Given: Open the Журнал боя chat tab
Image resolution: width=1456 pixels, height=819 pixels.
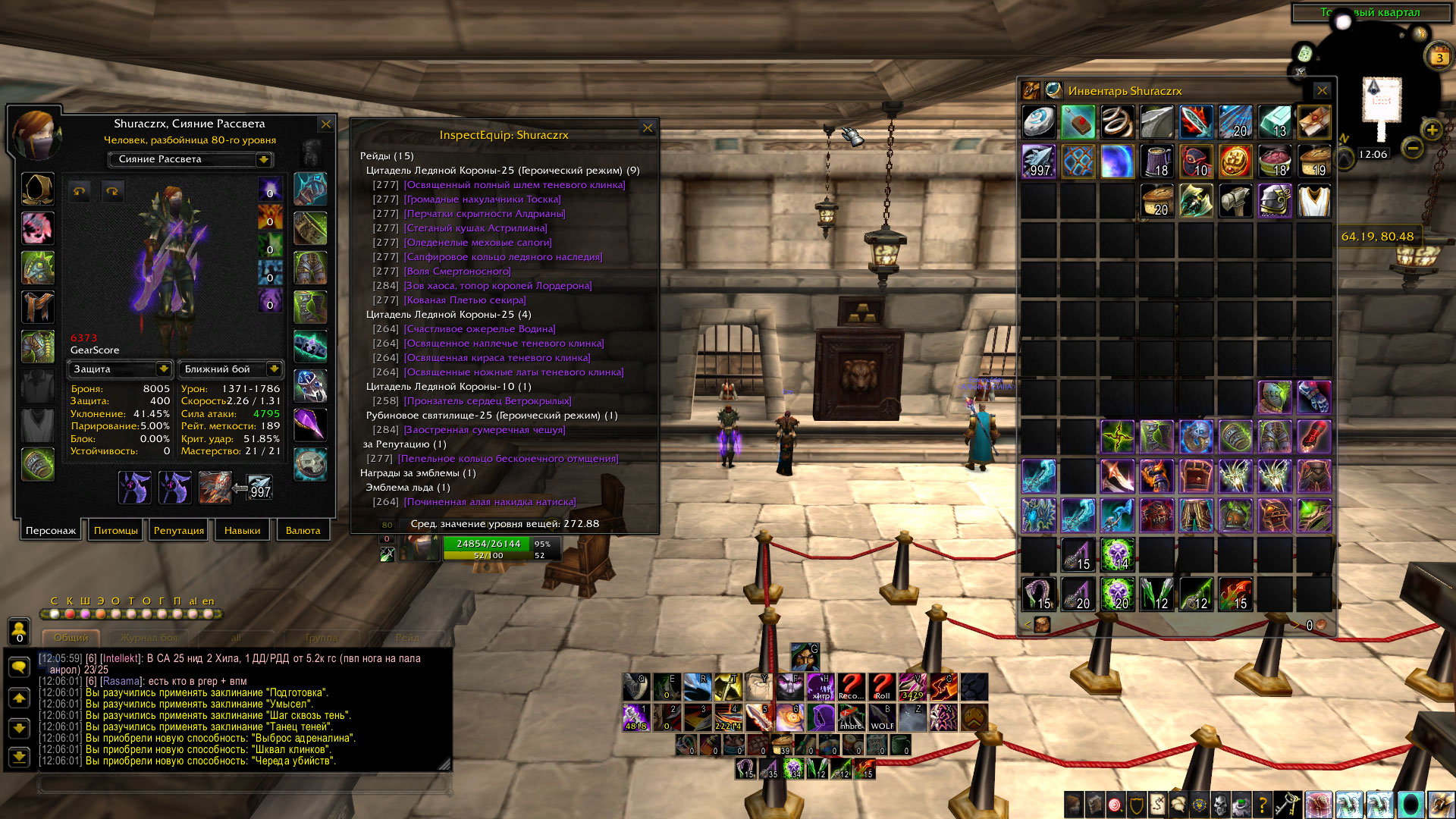Looking at the screenshot, I should (149, 638).
